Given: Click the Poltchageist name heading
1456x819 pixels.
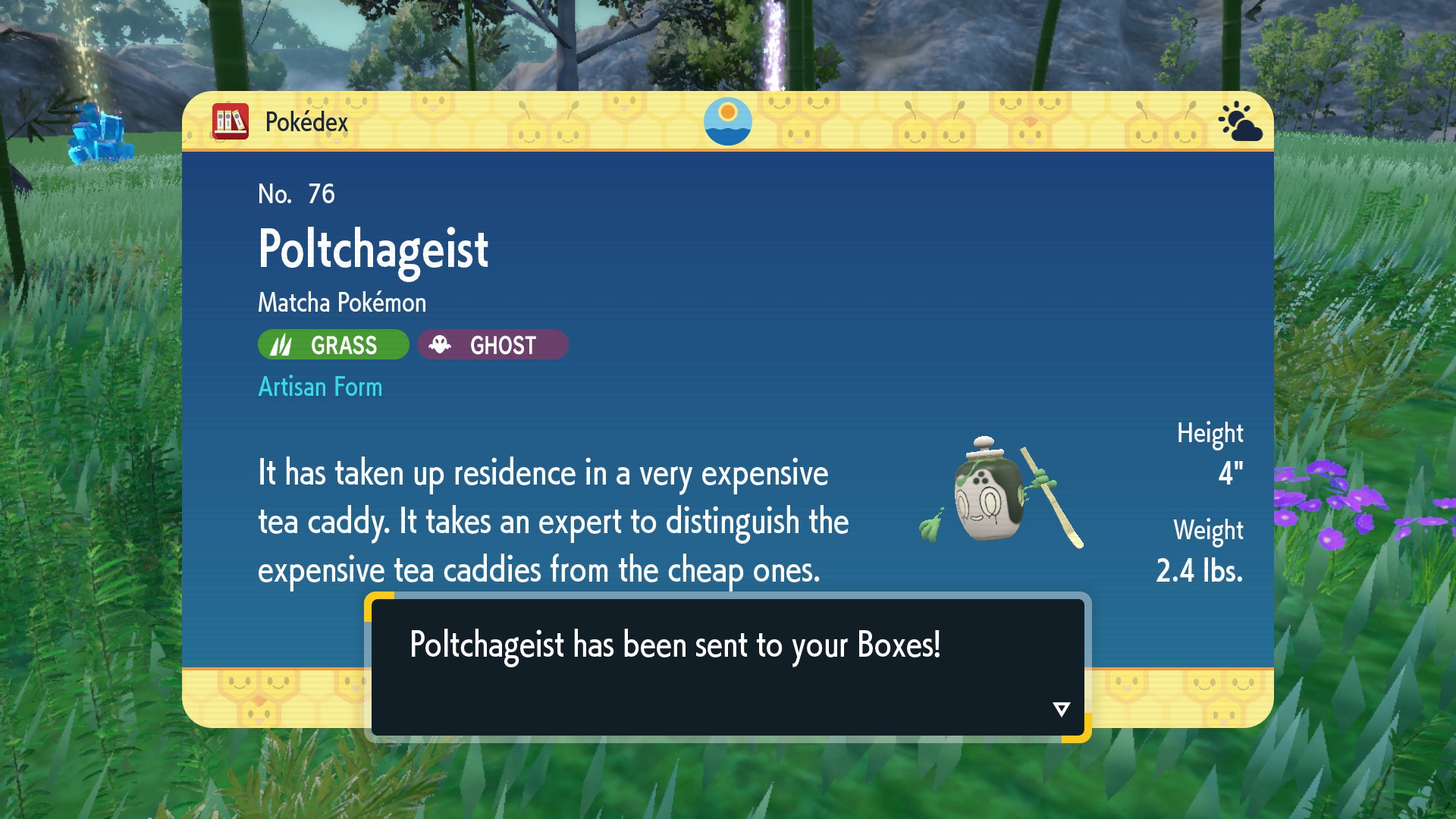Looking at the screenshot, I should click(x=372, y=249).
